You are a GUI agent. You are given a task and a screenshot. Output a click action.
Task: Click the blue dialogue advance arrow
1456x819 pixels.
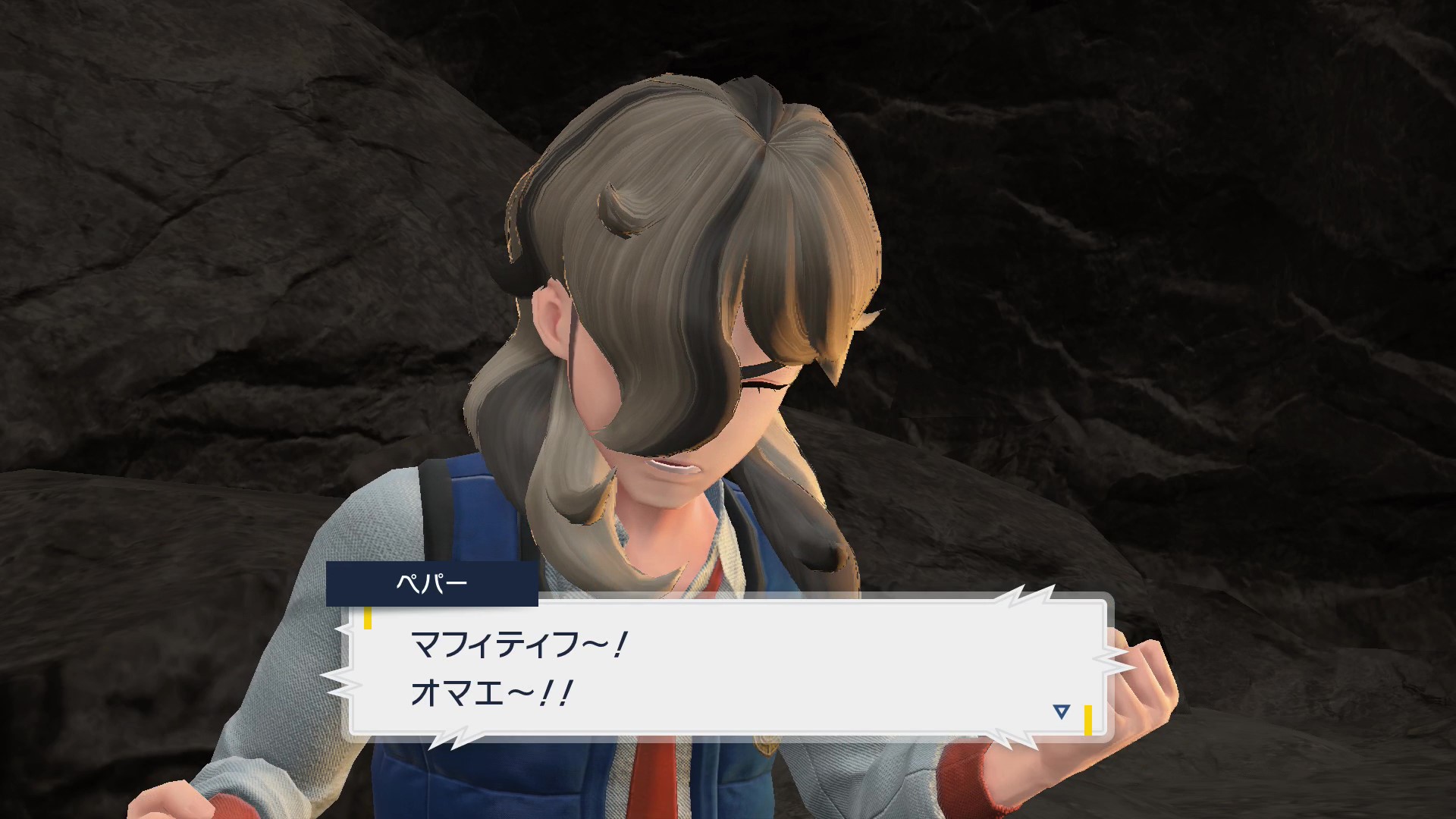[1061, 712]
